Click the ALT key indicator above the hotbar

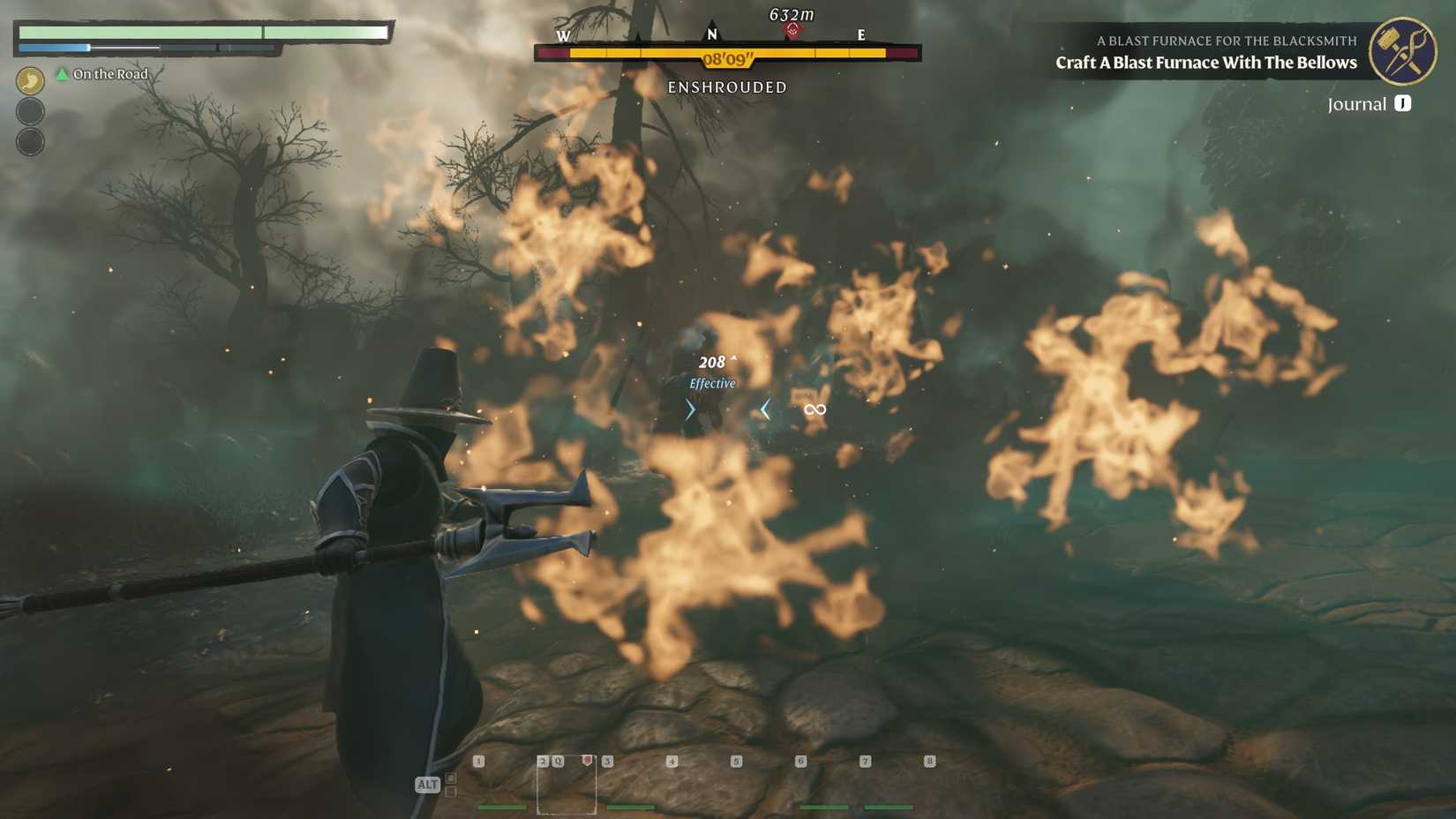428,784
